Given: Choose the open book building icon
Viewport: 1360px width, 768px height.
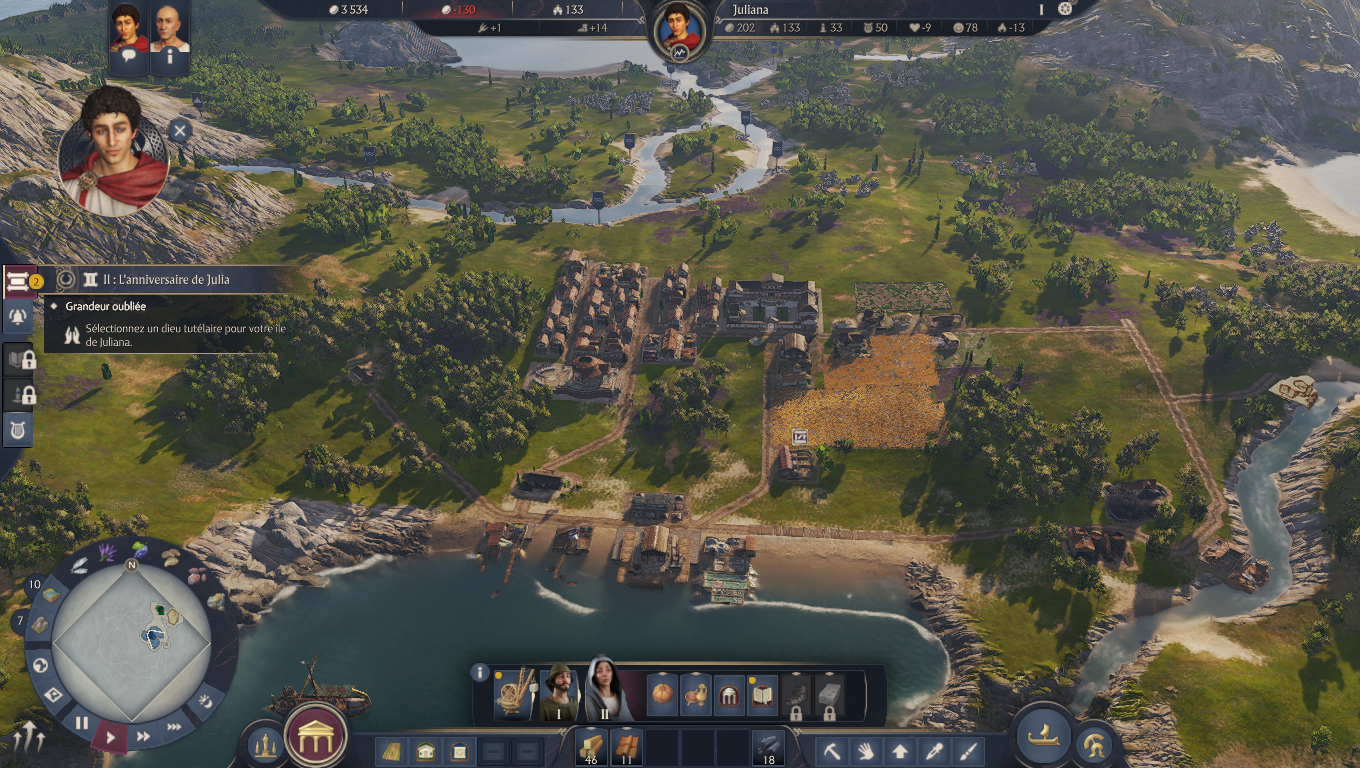Looking at the screenshot, I should (x=763, y=694).
